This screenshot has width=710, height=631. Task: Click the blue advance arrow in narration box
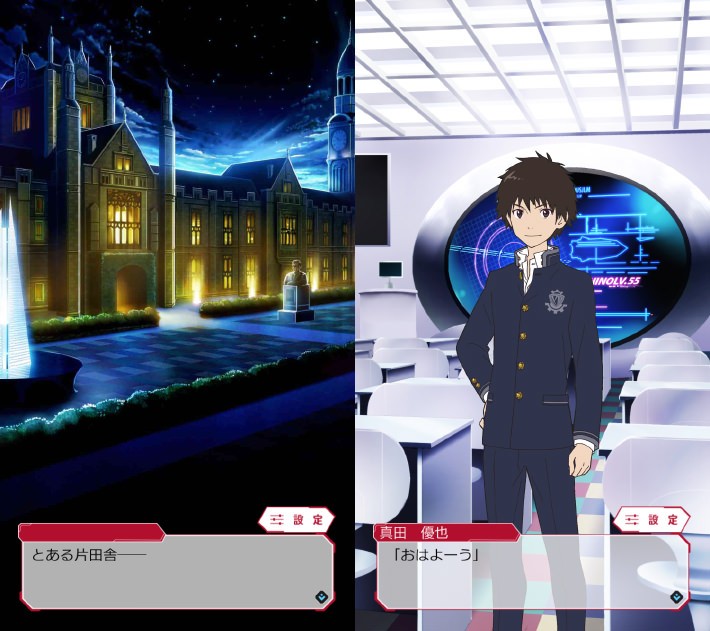coord(321,596)
